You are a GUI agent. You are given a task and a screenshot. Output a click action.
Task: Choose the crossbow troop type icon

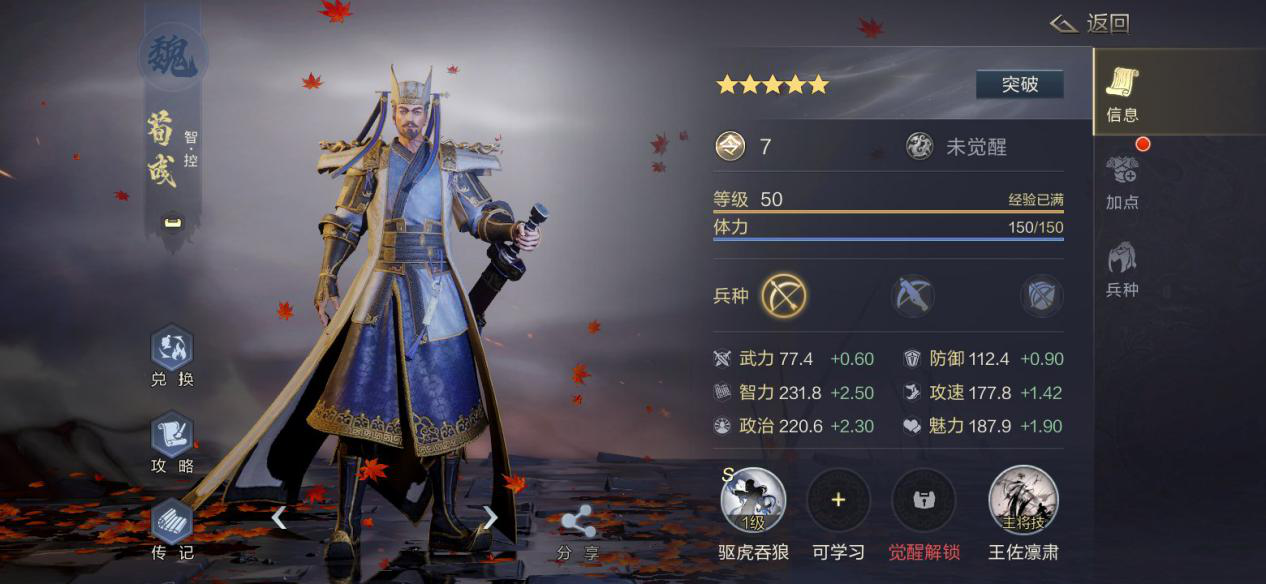(913, 296)
